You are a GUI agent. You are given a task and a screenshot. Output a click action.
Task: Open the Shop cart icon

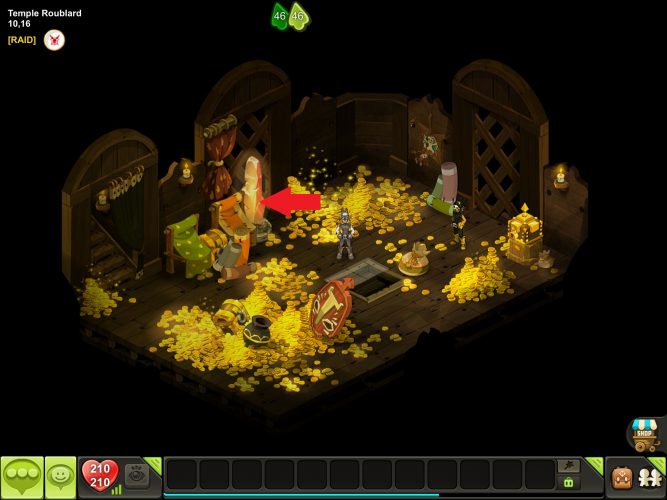pyautogui.click(x=644, y=434)
